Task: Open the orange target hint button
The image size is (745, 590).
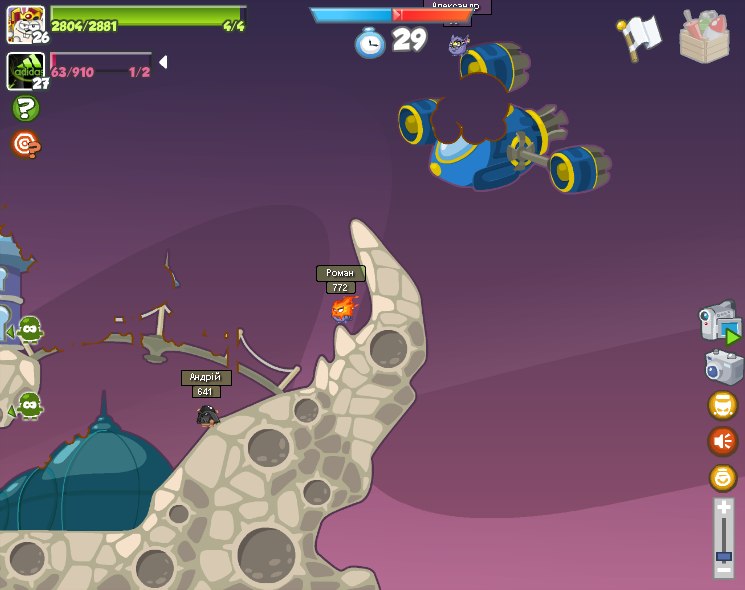Action: 25,145
